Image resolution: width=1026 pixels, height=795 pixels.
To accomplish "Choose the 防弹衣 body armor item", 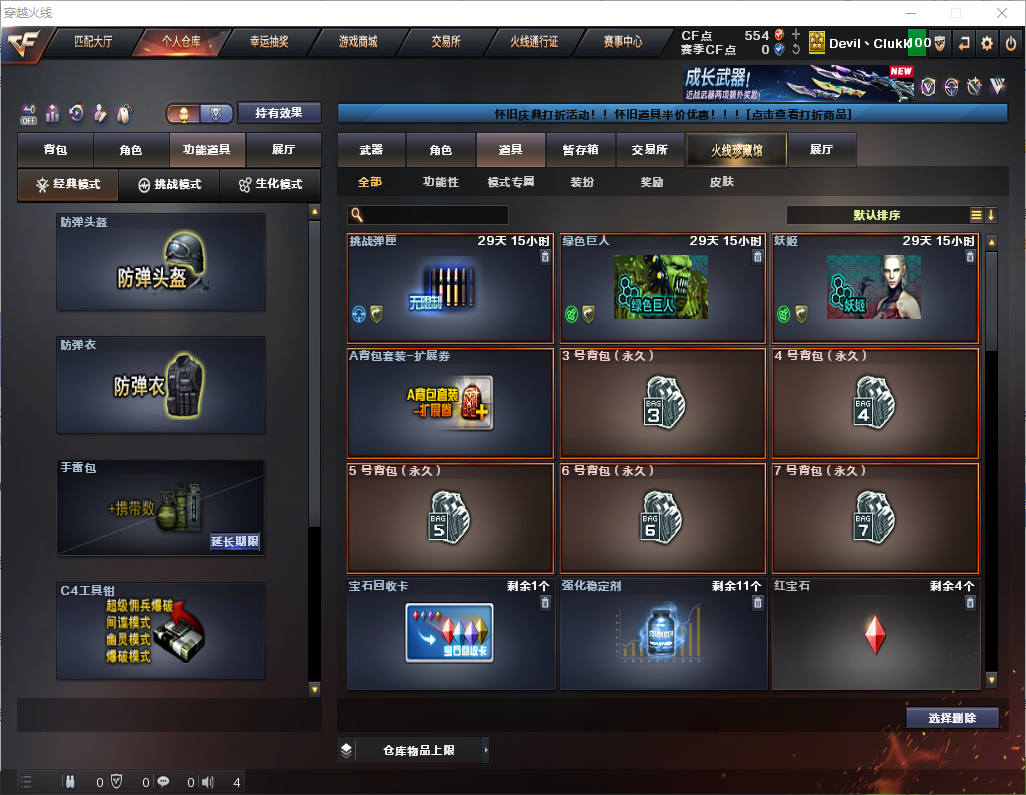I will click(161, 385).
